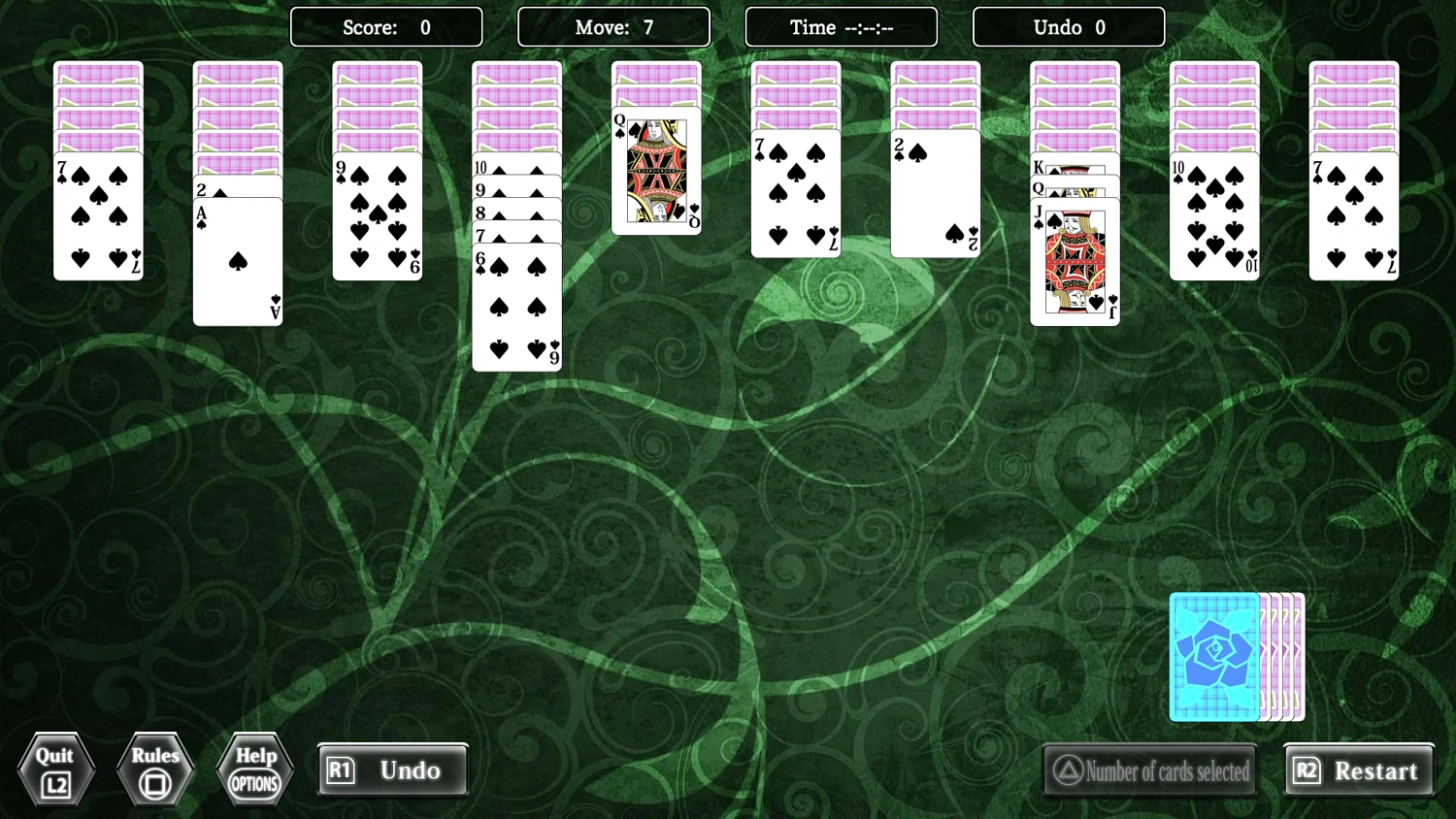Tap the triangle icon on Number of cards selected
1456x819 pixels.
coord(1068,770)
